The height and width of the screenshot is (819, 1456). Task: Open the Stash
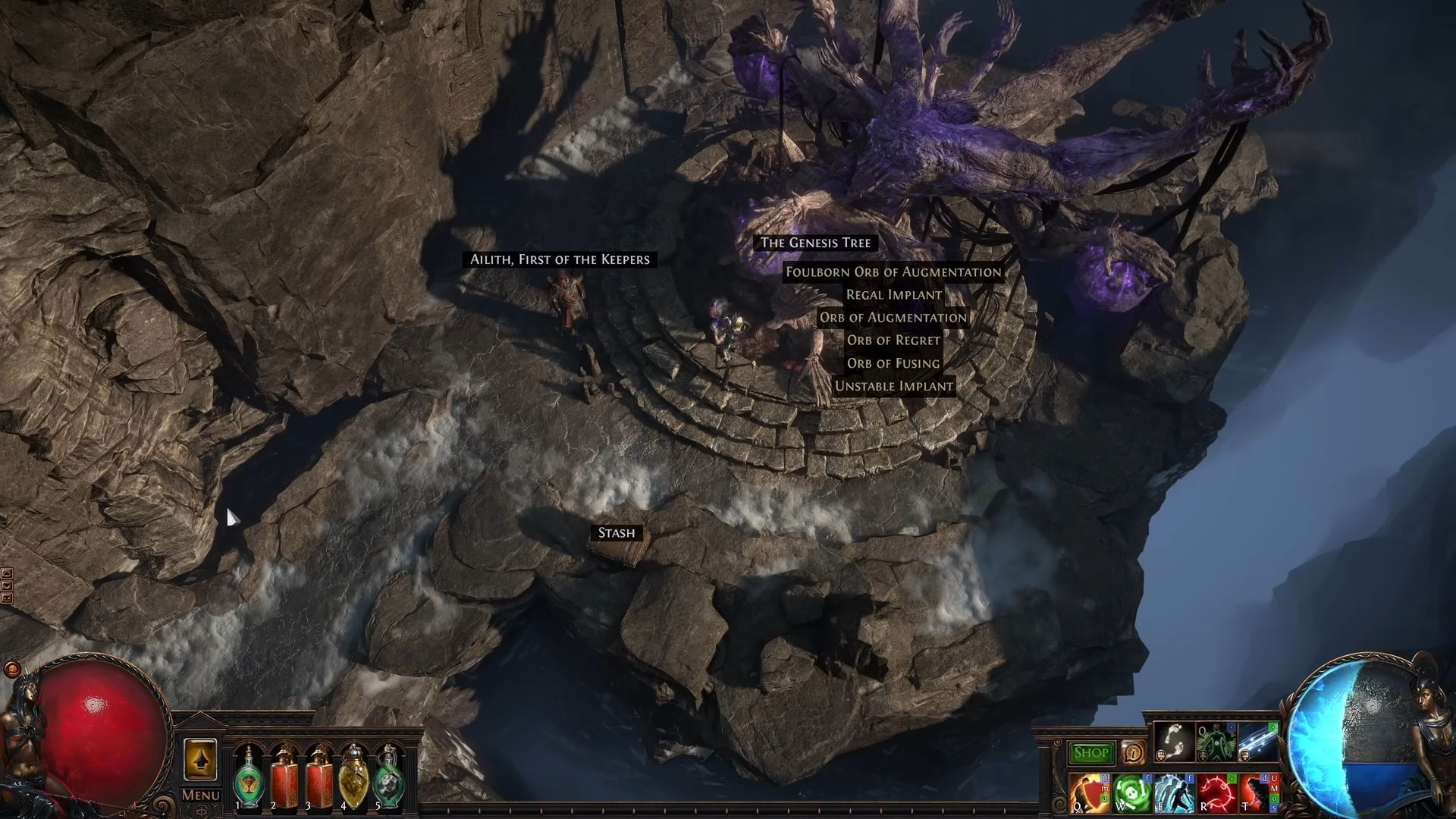point(617,533)
